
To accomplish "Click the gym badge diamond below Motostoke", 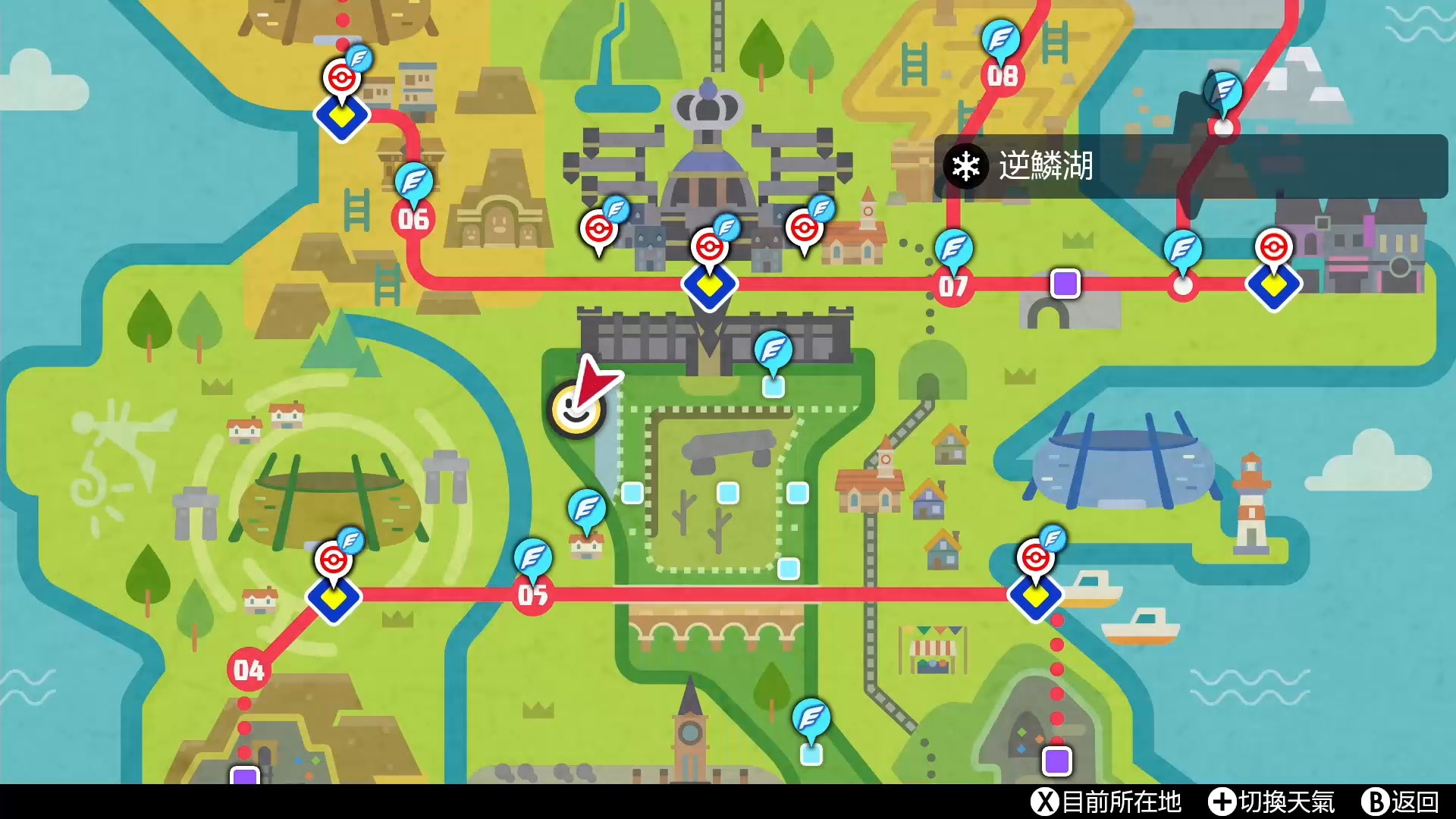I will coord(711,288).
